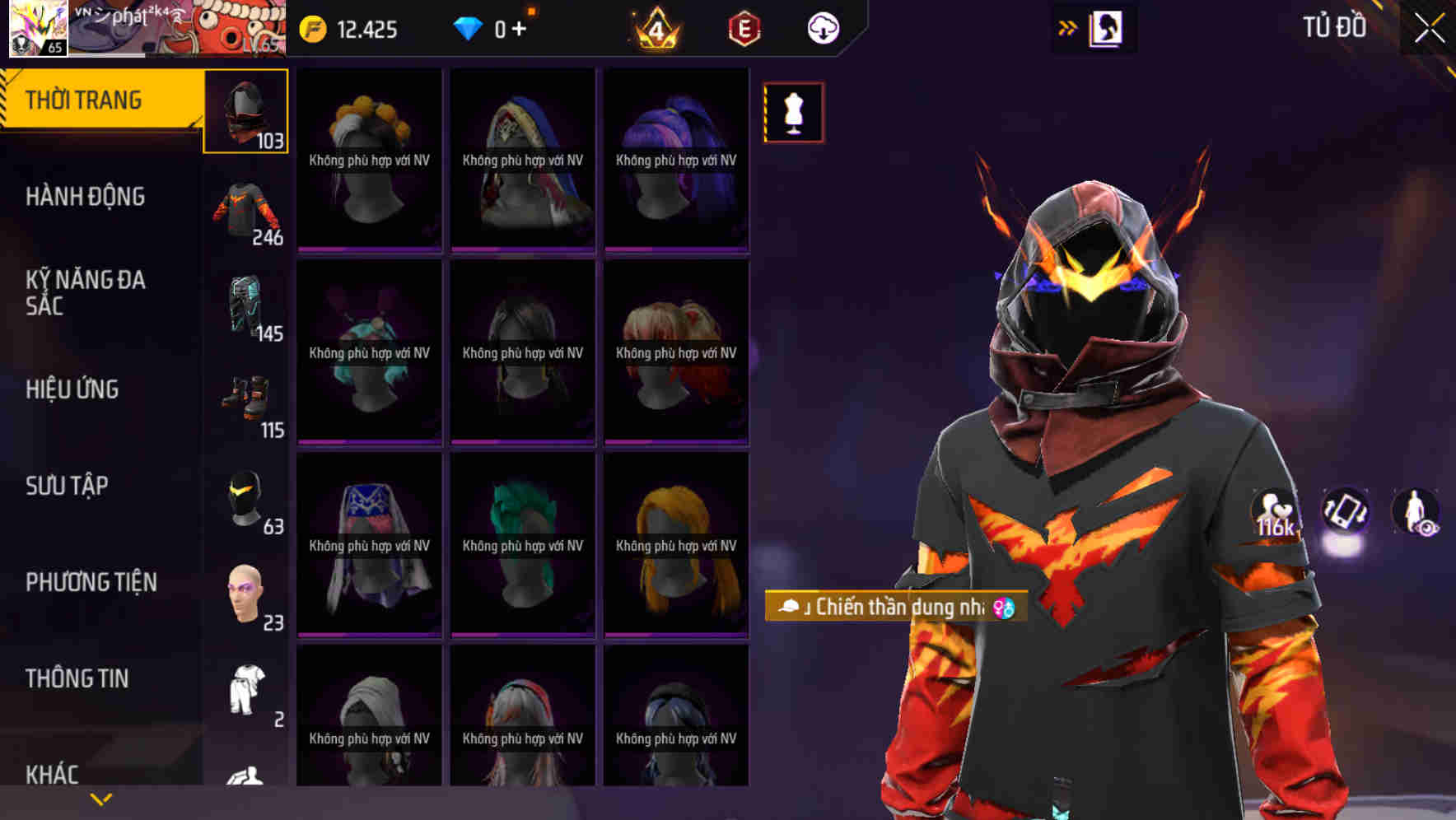Click the double-arrow expander near the portrait preview
This screenshot has width=1456, height=820.
[1068, 26]
